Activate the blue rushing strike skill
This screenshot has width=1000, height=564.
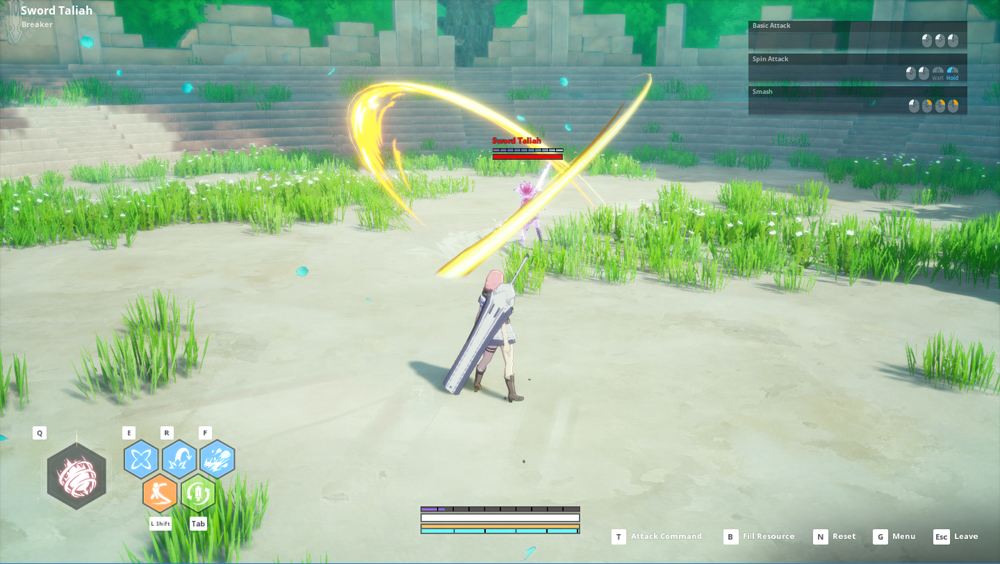[217, 459]
